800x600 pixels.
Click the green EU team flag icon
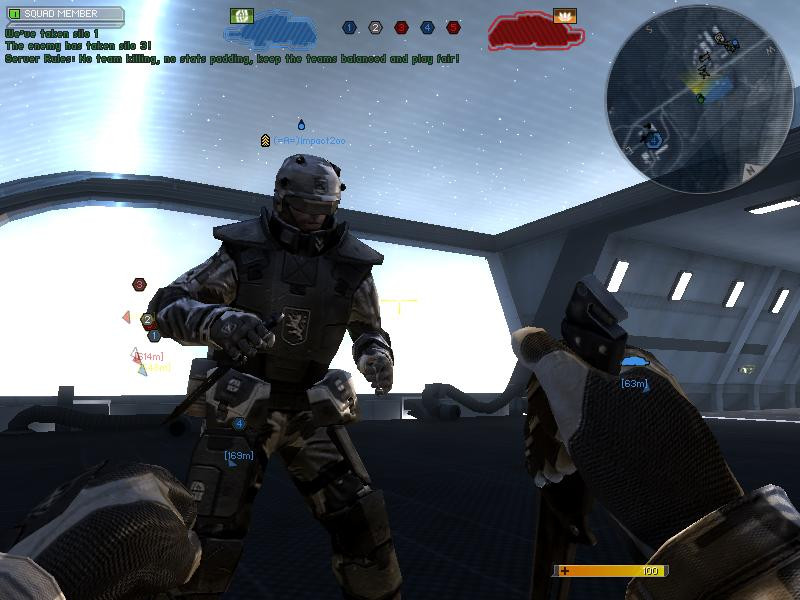pyautogui.click(x=240, y=16)
